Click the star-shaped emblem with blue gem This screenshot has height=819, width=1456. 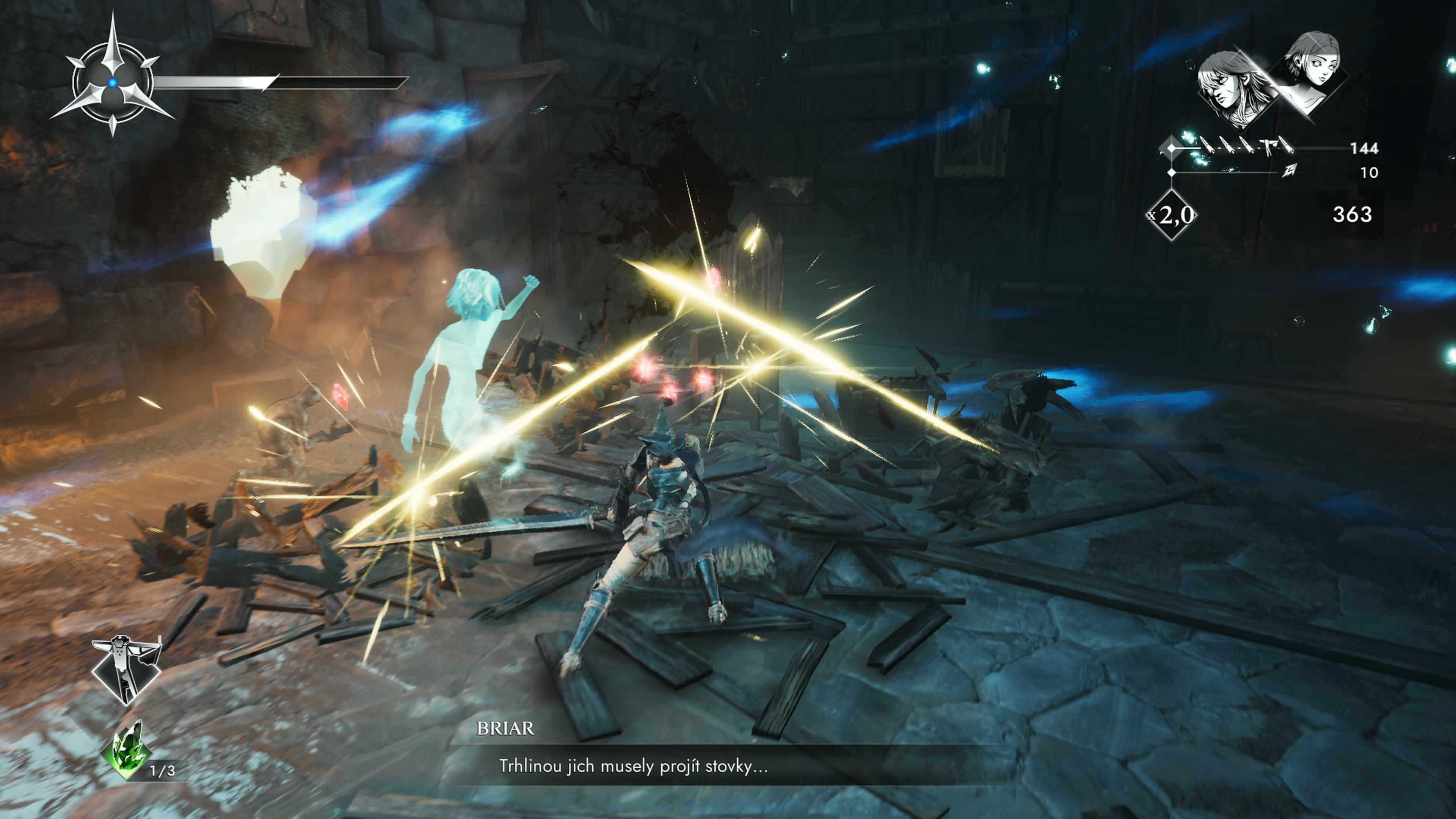[x=113, y=83]
